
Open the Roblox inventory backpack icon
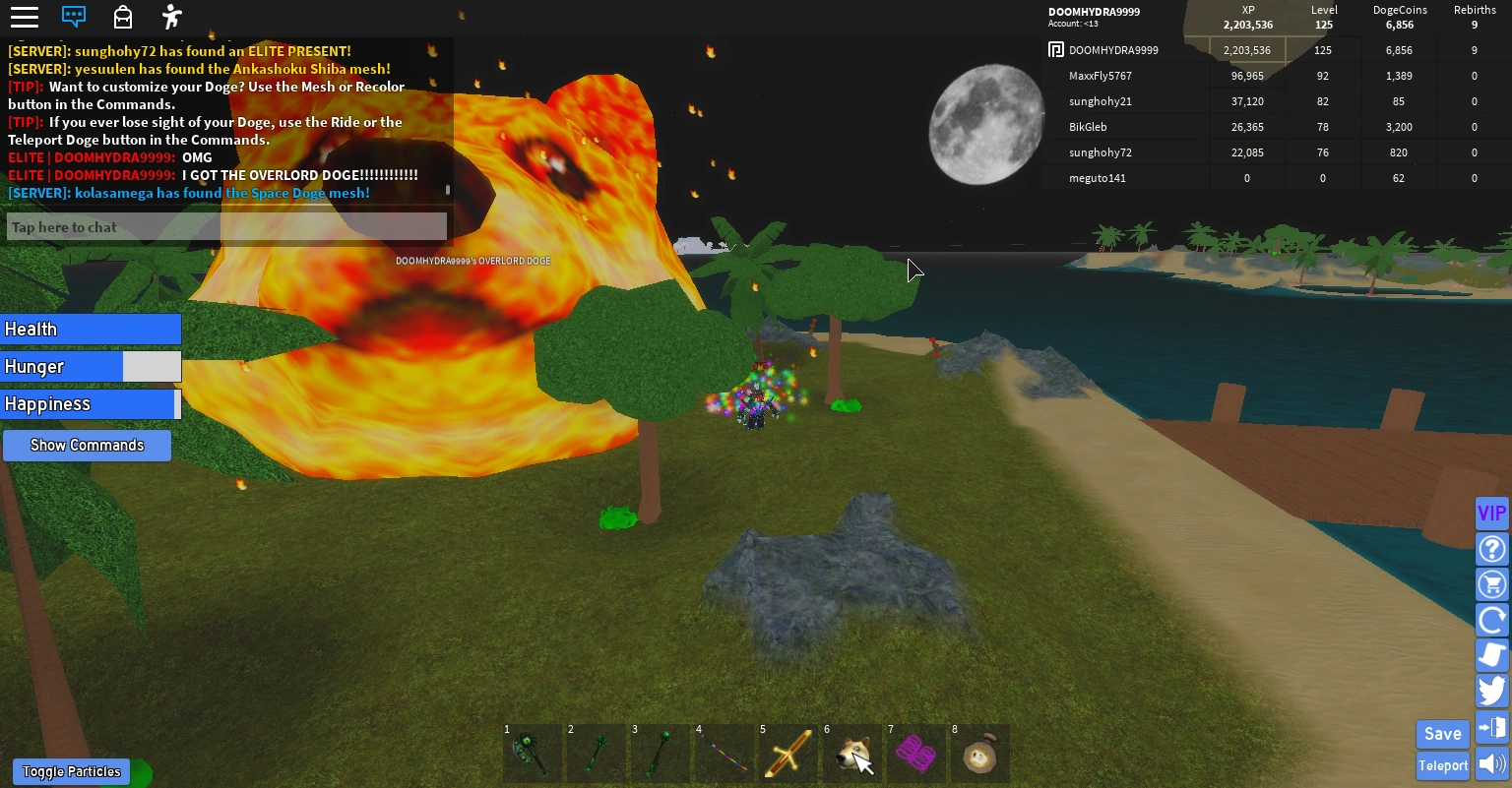pyautogui.click(x=123, y=17)
